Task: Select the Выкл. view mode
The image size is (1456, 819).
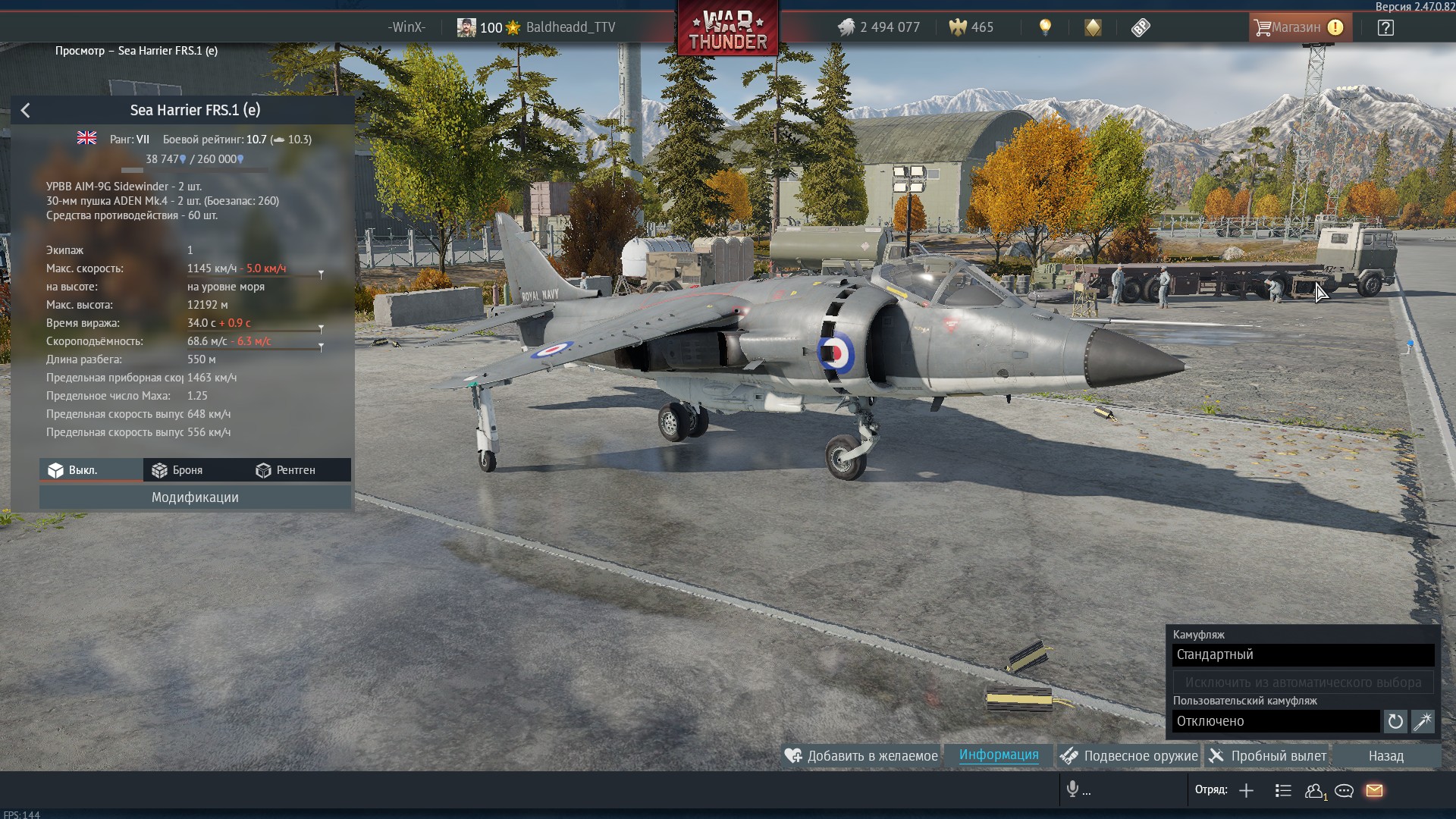Action: click(74, 470)
